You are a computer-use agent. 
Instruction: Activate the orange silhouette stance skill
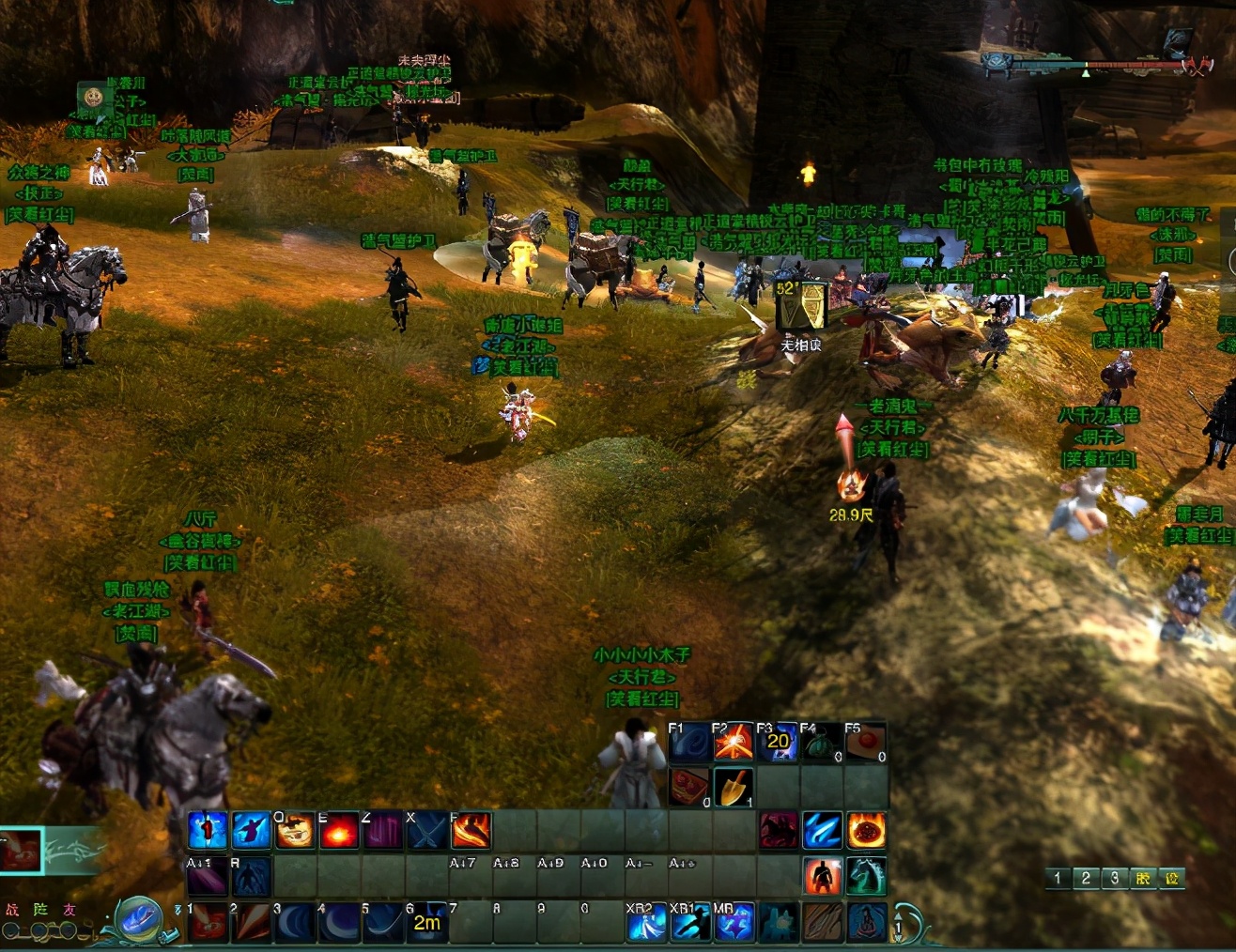(x=822, y=876)
